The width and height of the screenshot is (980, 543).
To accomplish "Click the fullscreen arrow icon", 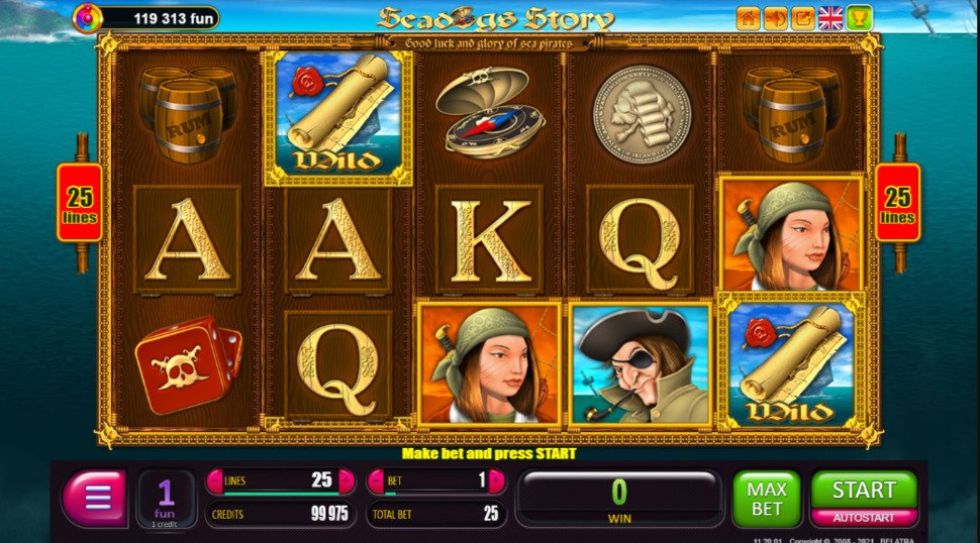I will click(803, 17).
